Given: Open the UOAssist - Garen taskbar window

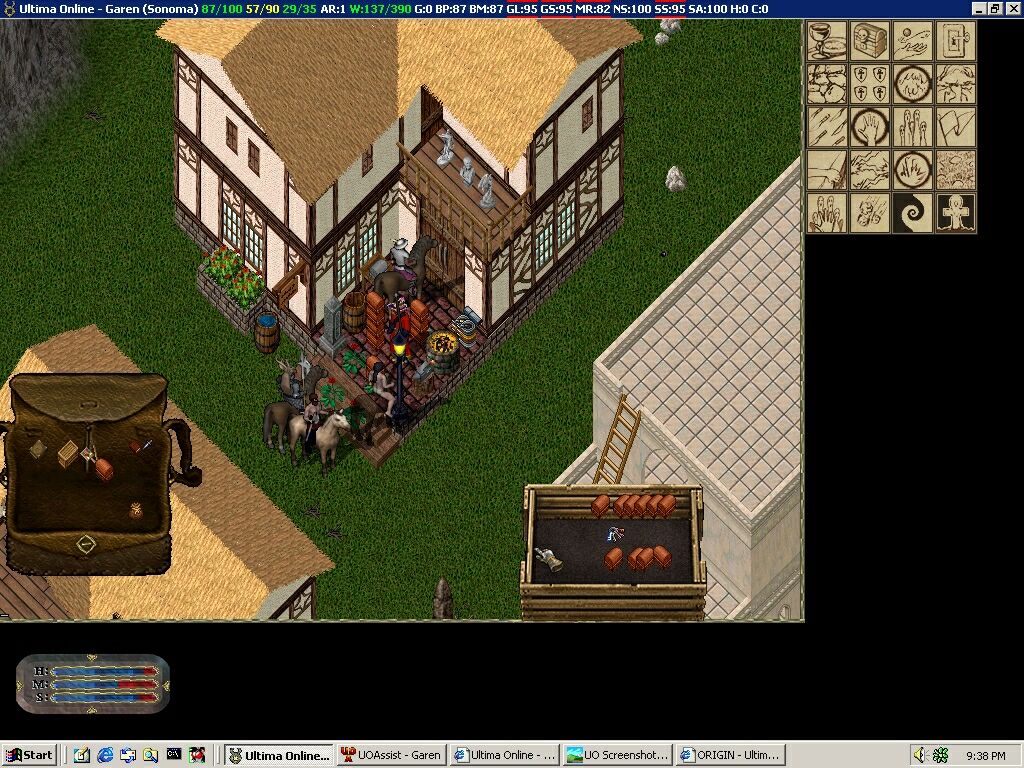Looking at the screenshot, I should [x=391, y=755].
